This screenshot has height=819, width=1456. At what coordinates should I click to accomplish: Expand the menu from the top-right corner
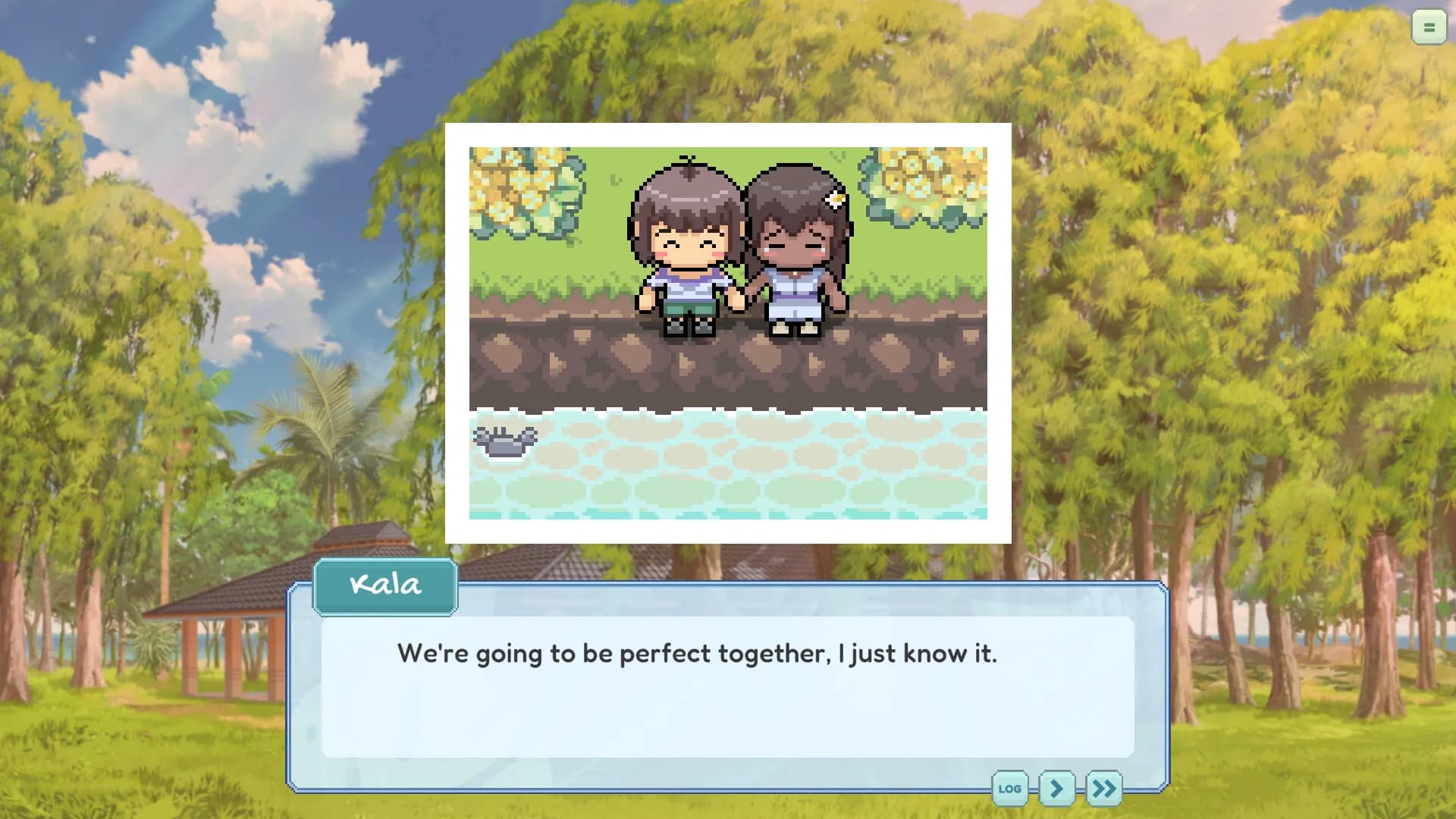pos(1429,27)
